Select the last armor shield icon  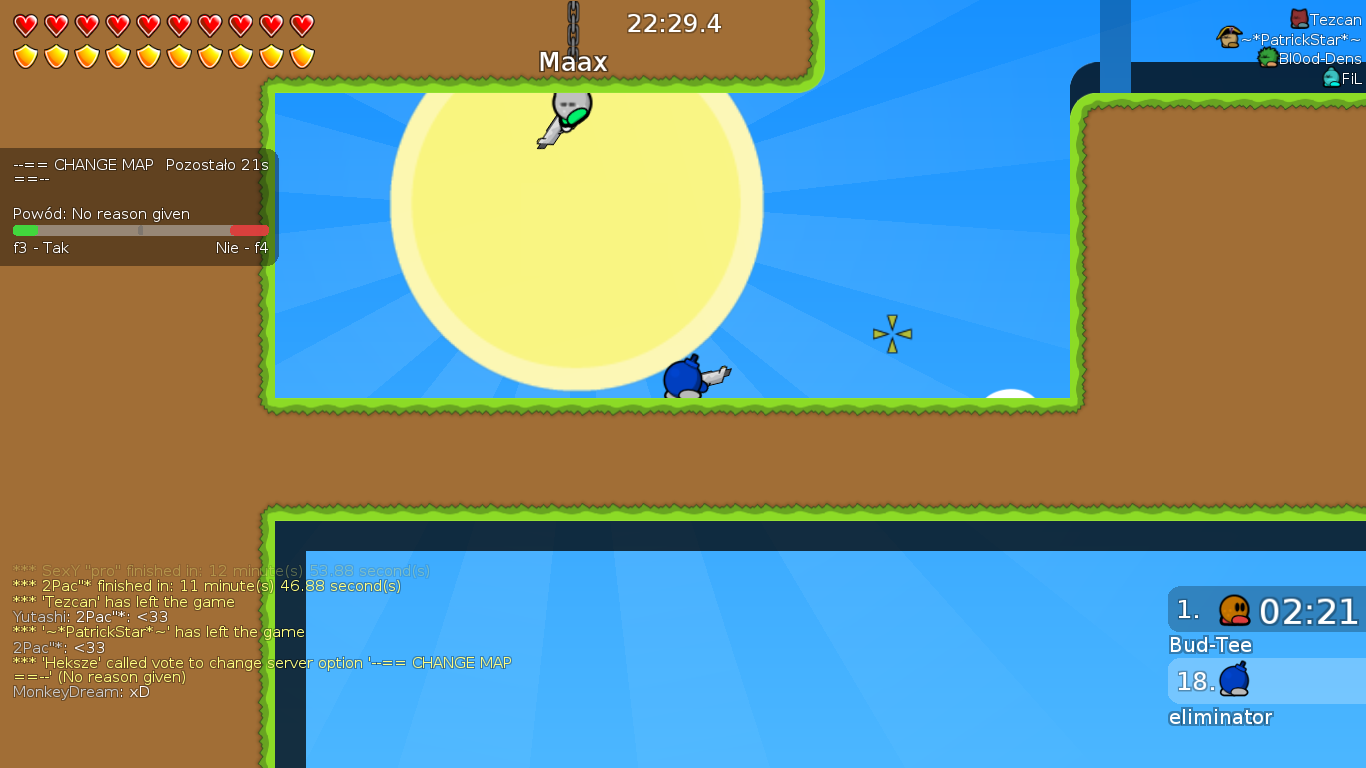pos(302,57)
